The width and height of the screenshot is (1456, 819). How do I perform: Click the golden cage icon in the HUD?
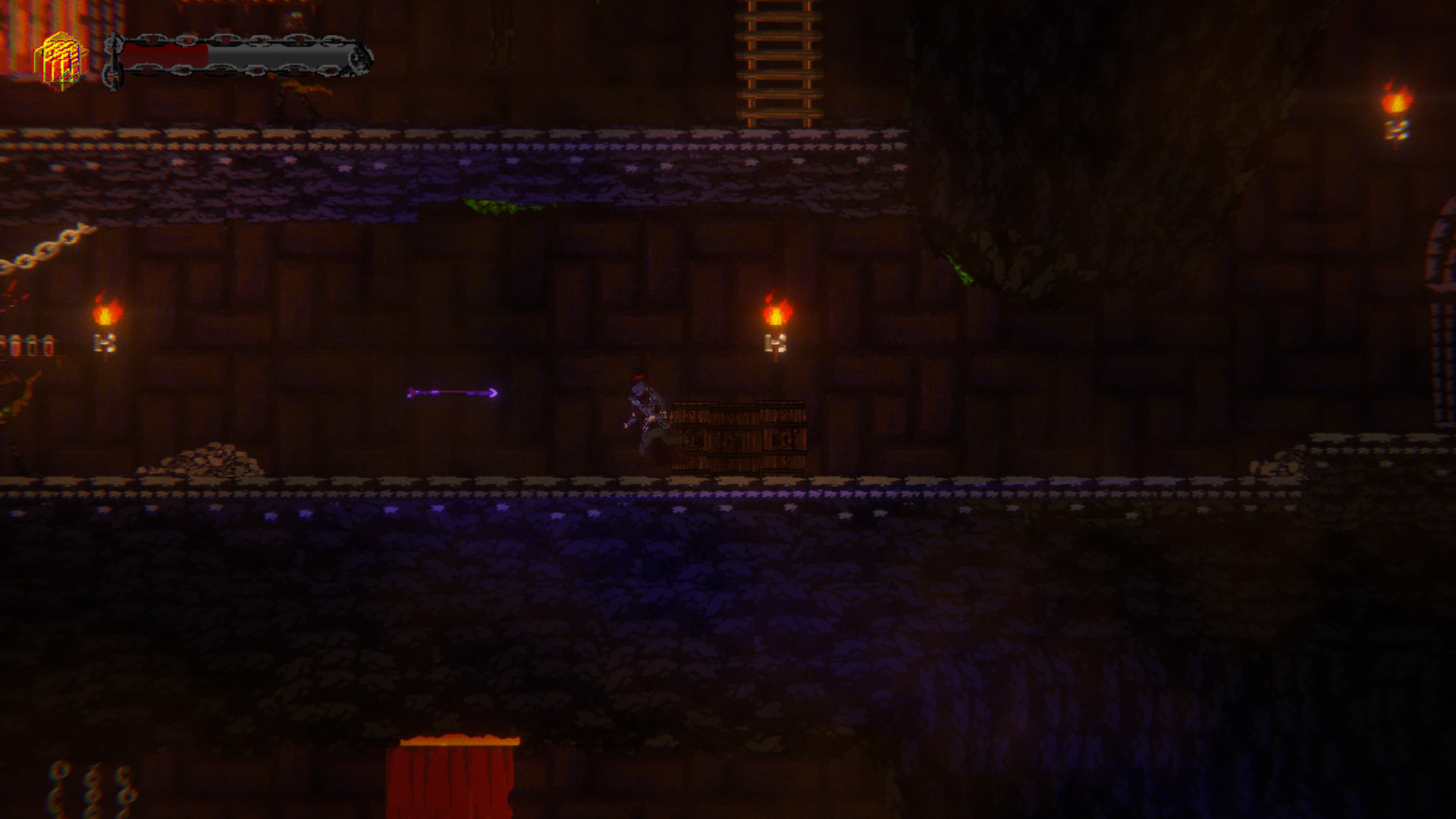(x=62, y=57)
